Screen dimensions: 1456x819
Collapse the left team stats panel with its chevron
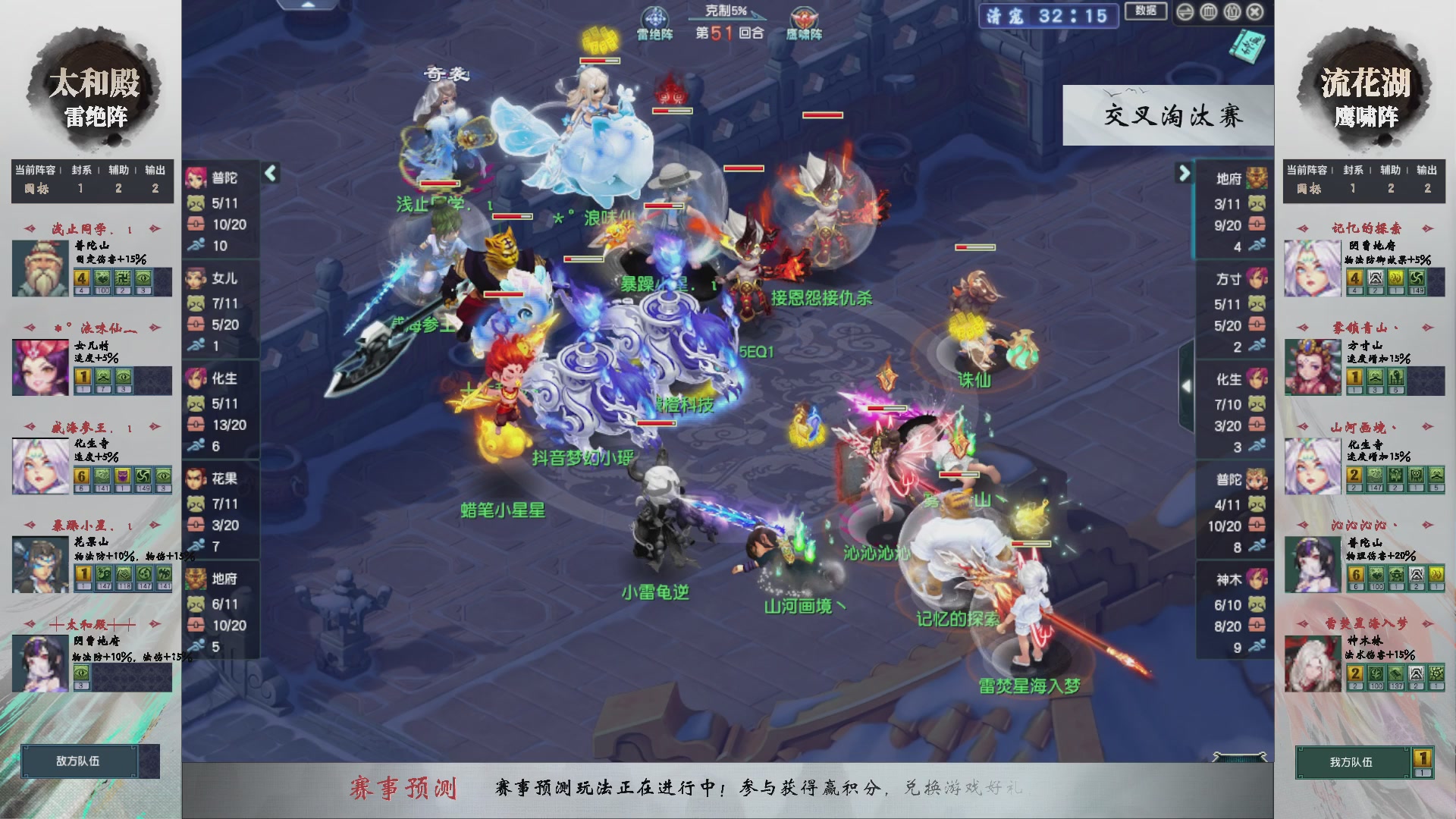click(269, 173)
